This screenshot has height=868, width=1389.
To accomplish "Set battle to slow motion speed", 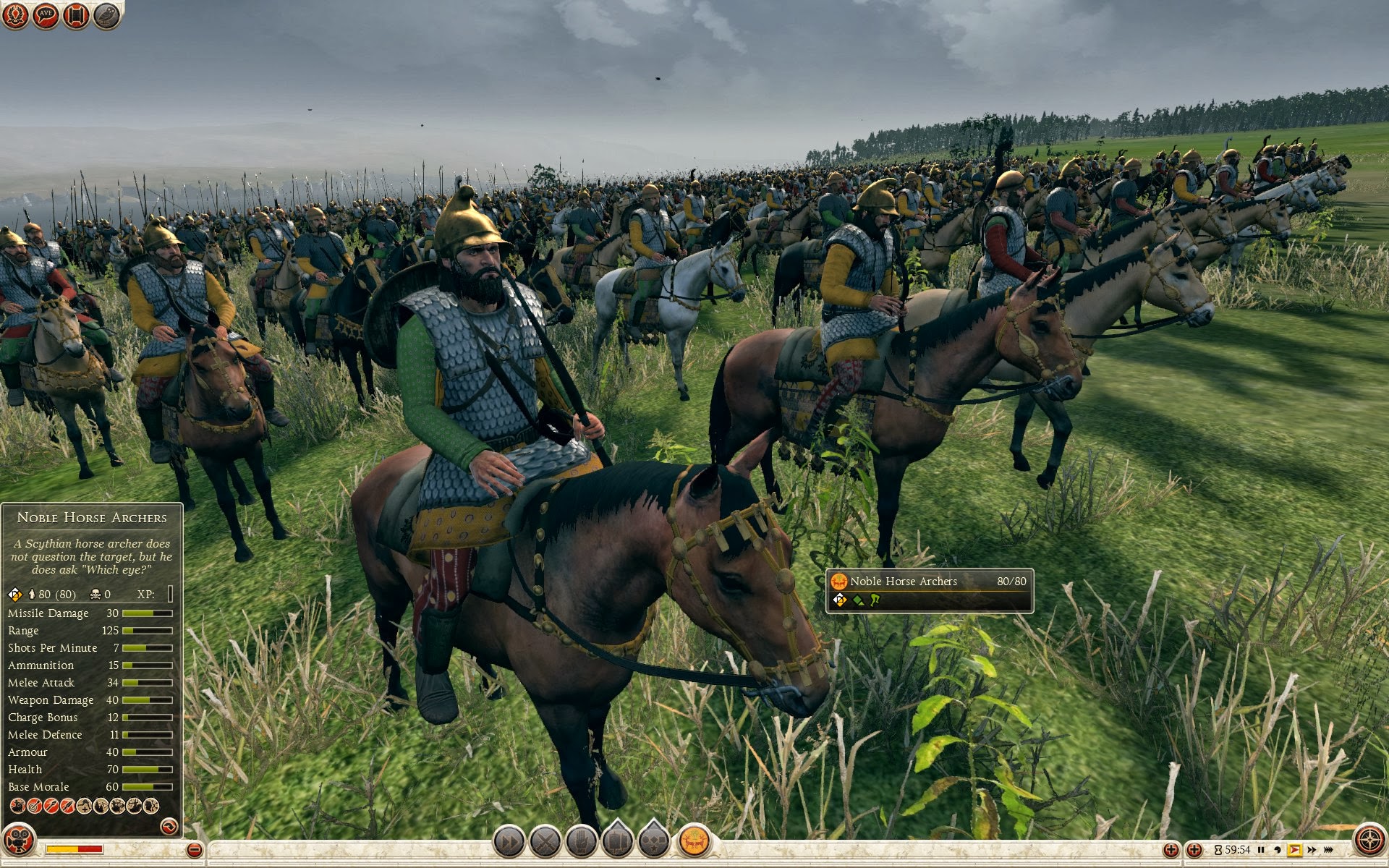I will pos(1278,850).
